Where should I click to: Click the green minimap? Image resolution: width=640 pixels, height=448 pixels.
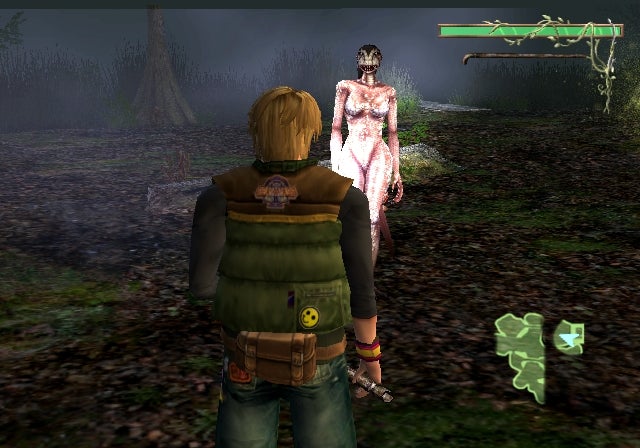pos(522,350)
